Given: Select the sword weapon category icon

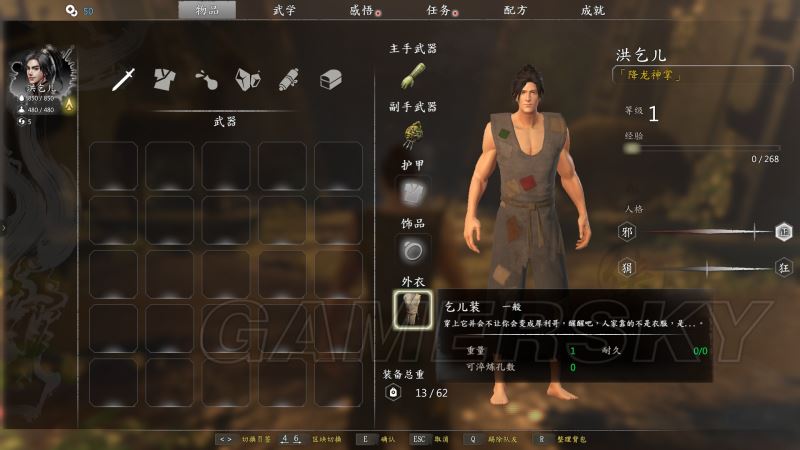Looking at the screenshot, I should (x=123, y=80).
